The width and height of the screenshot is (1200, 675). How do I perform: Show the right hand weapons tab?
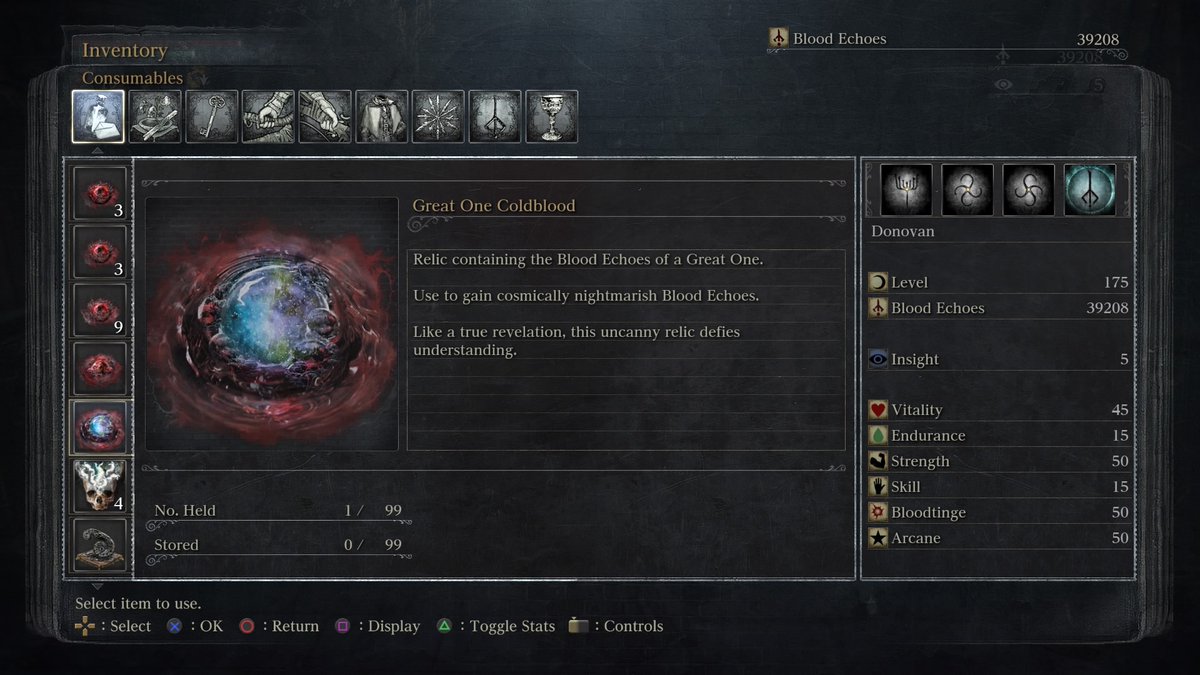268,117
